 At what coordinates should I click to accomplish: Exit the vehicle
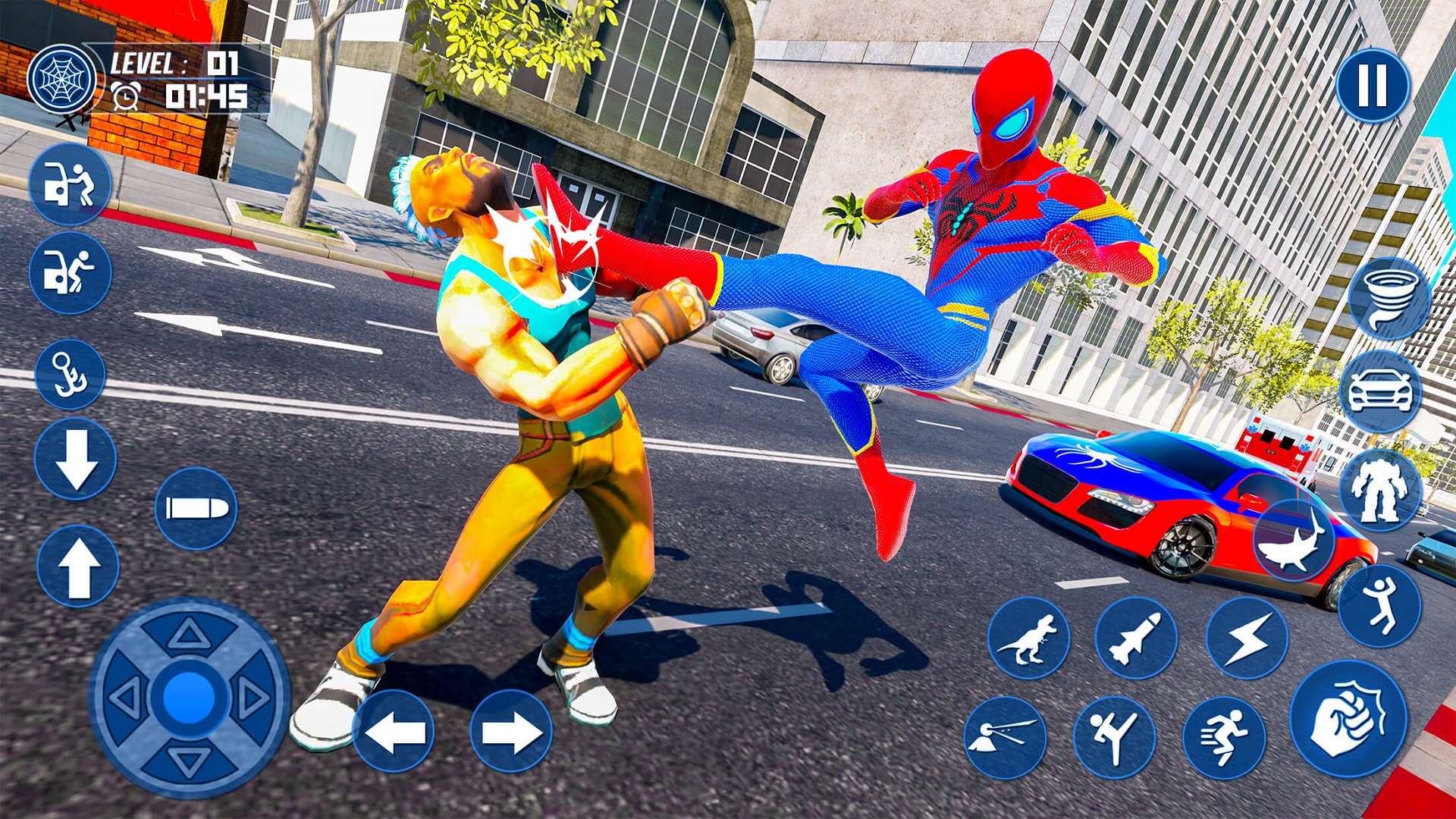pos(72,269)
